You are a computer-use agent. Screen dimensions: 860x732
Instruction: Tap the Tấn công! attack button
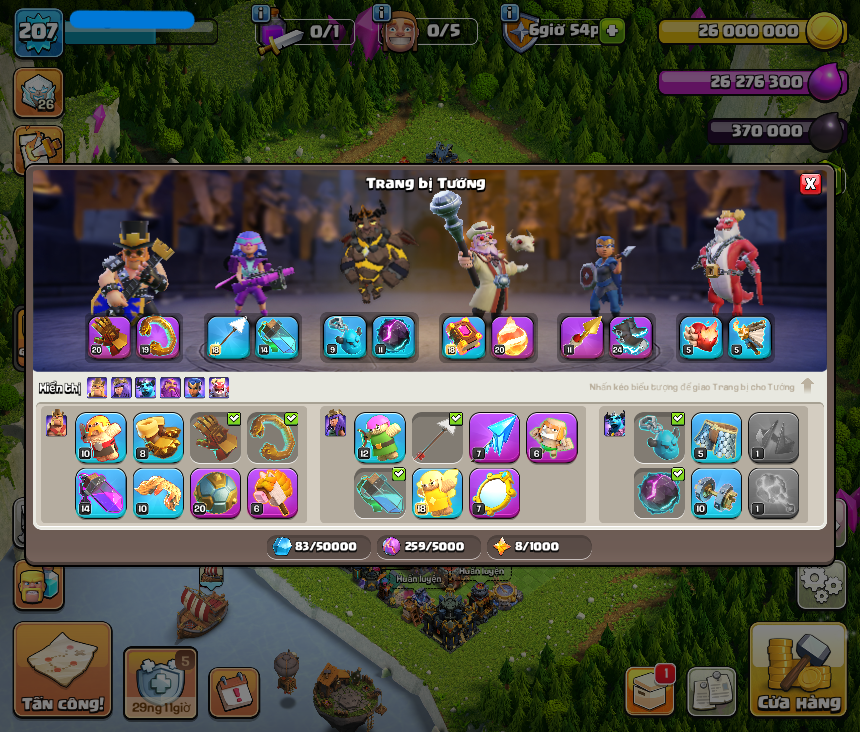coord(62,669)
